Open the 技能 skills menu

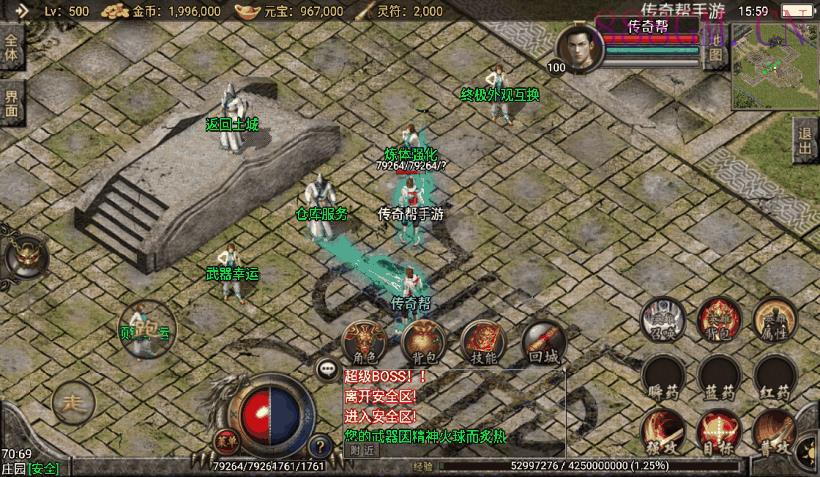[x=483, y=342]
